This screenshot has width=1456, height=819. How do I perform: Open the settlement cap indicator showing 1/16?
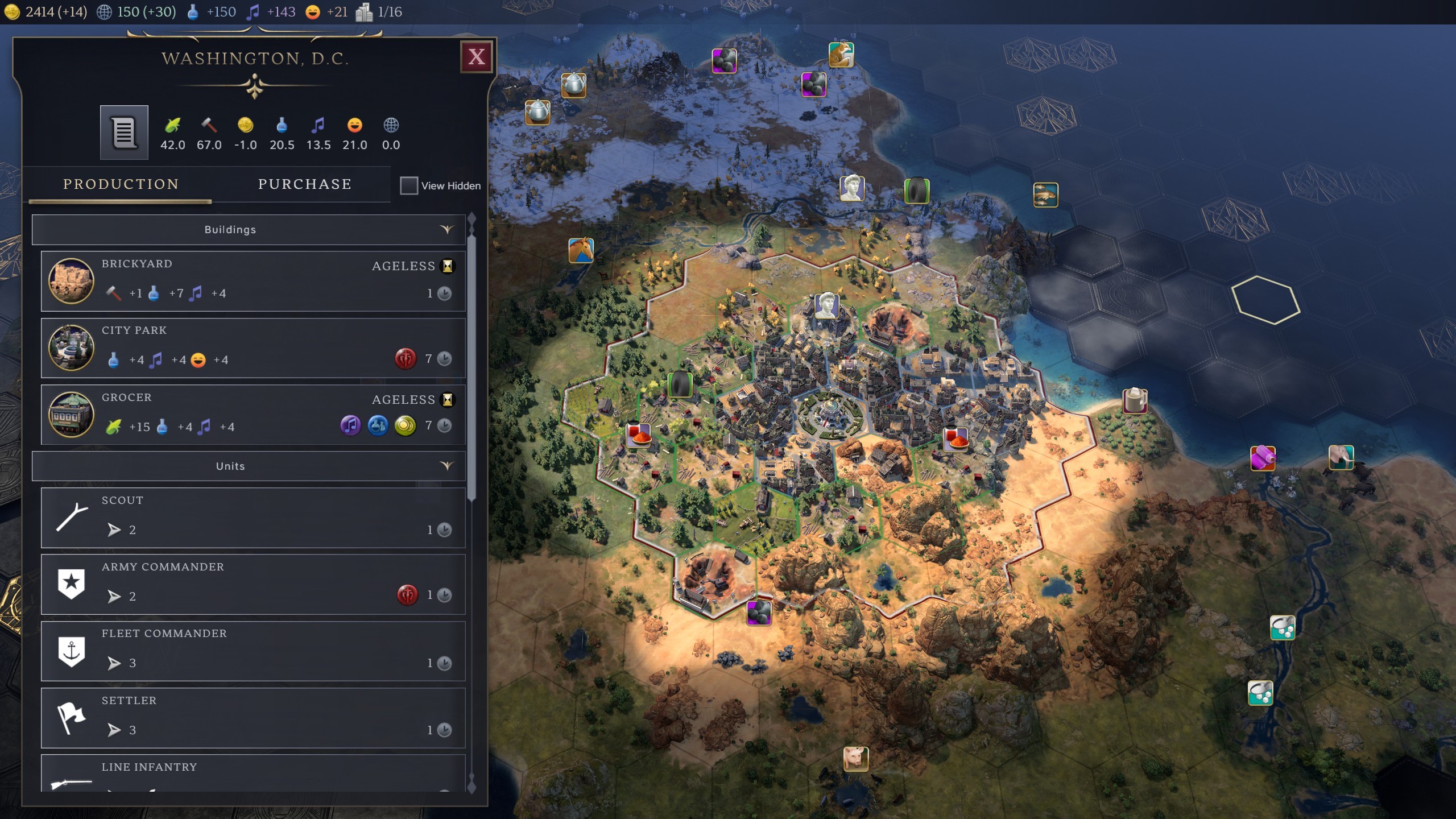click(379, 12)
